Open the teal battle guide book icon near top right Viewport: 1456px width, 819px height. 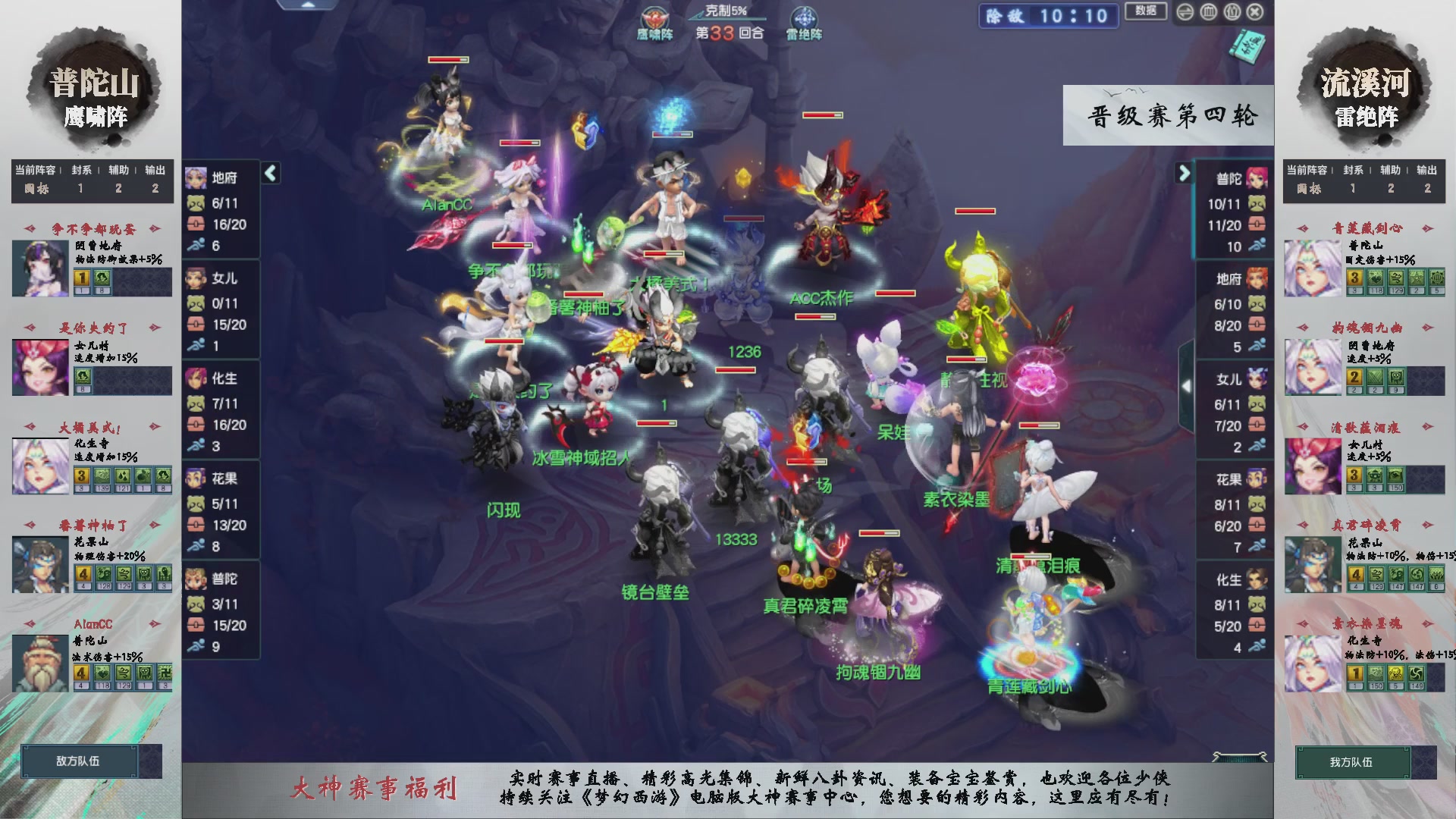coord(1248,47)
